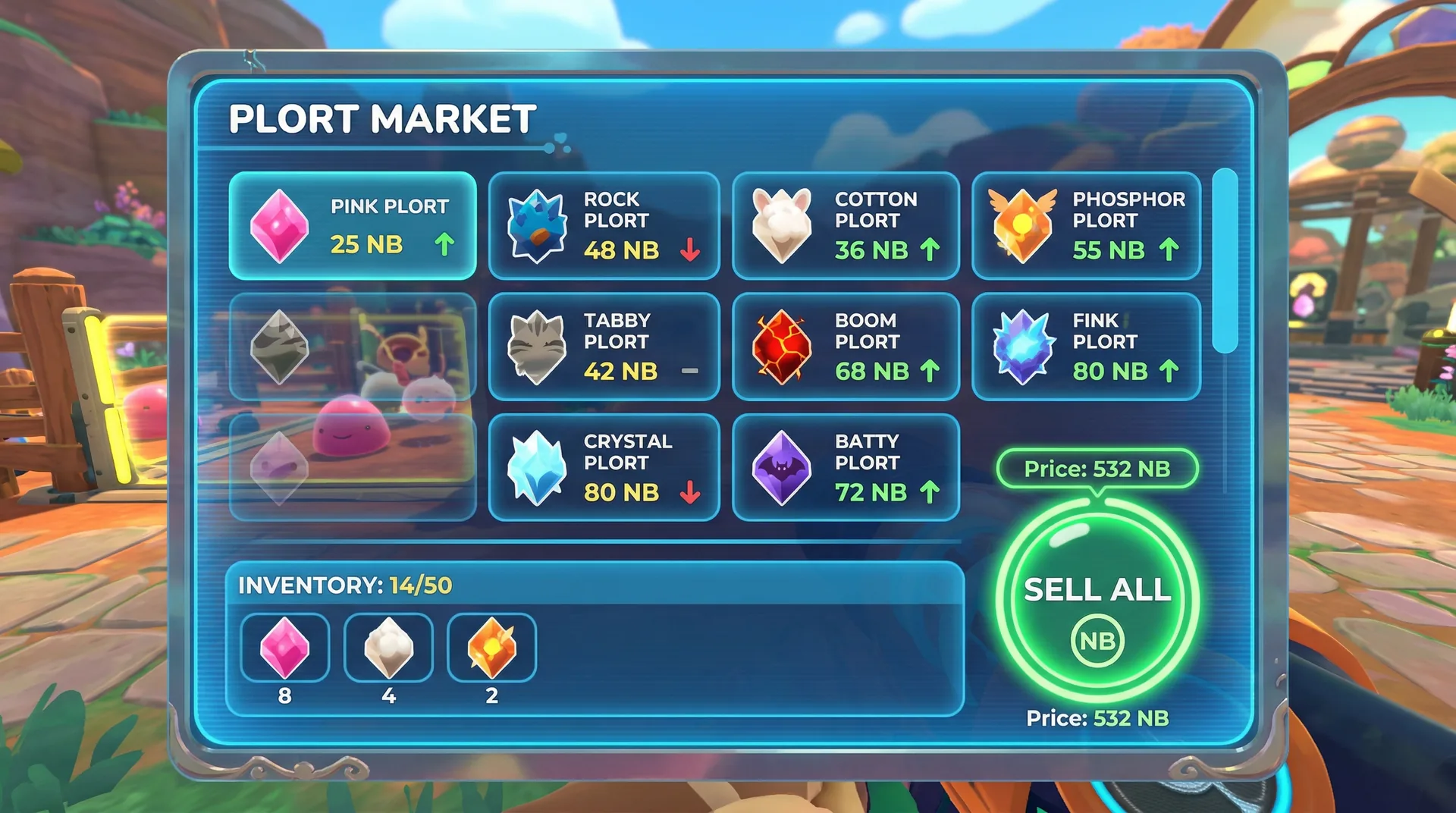Click the dash indicator next to Tabby Plort price
The image size is (1456, 813).
(691, 371)
